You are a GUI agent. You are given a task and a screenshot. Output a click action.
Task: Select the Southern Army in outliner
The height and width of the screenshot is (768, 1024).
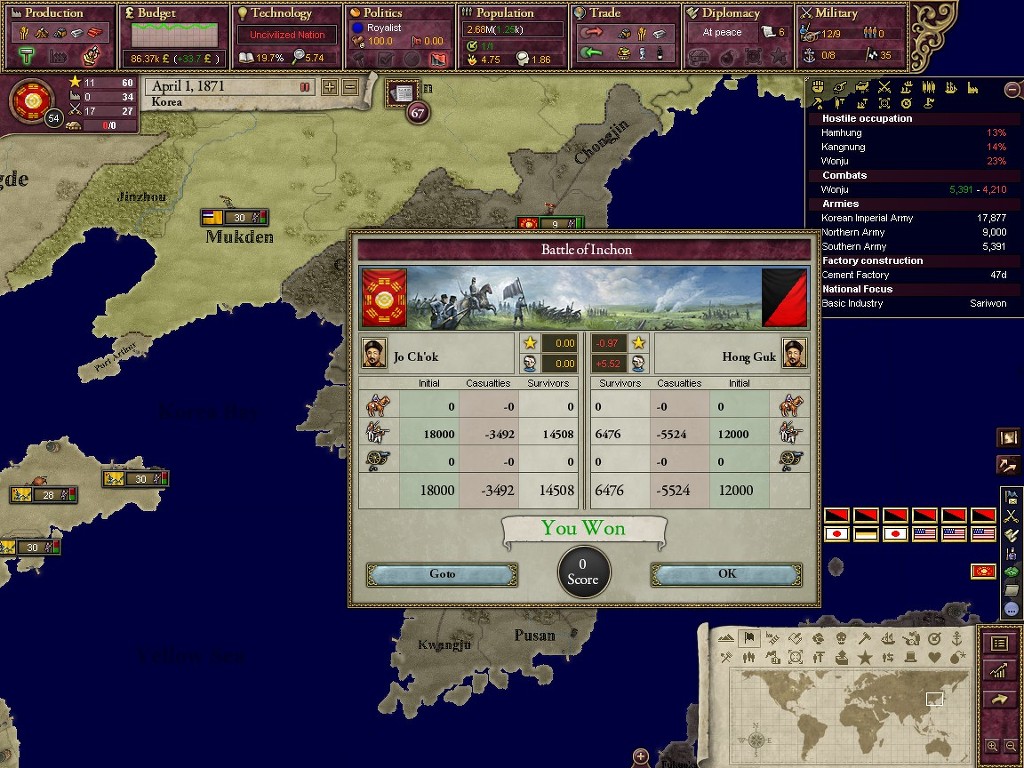coord(854,246)
